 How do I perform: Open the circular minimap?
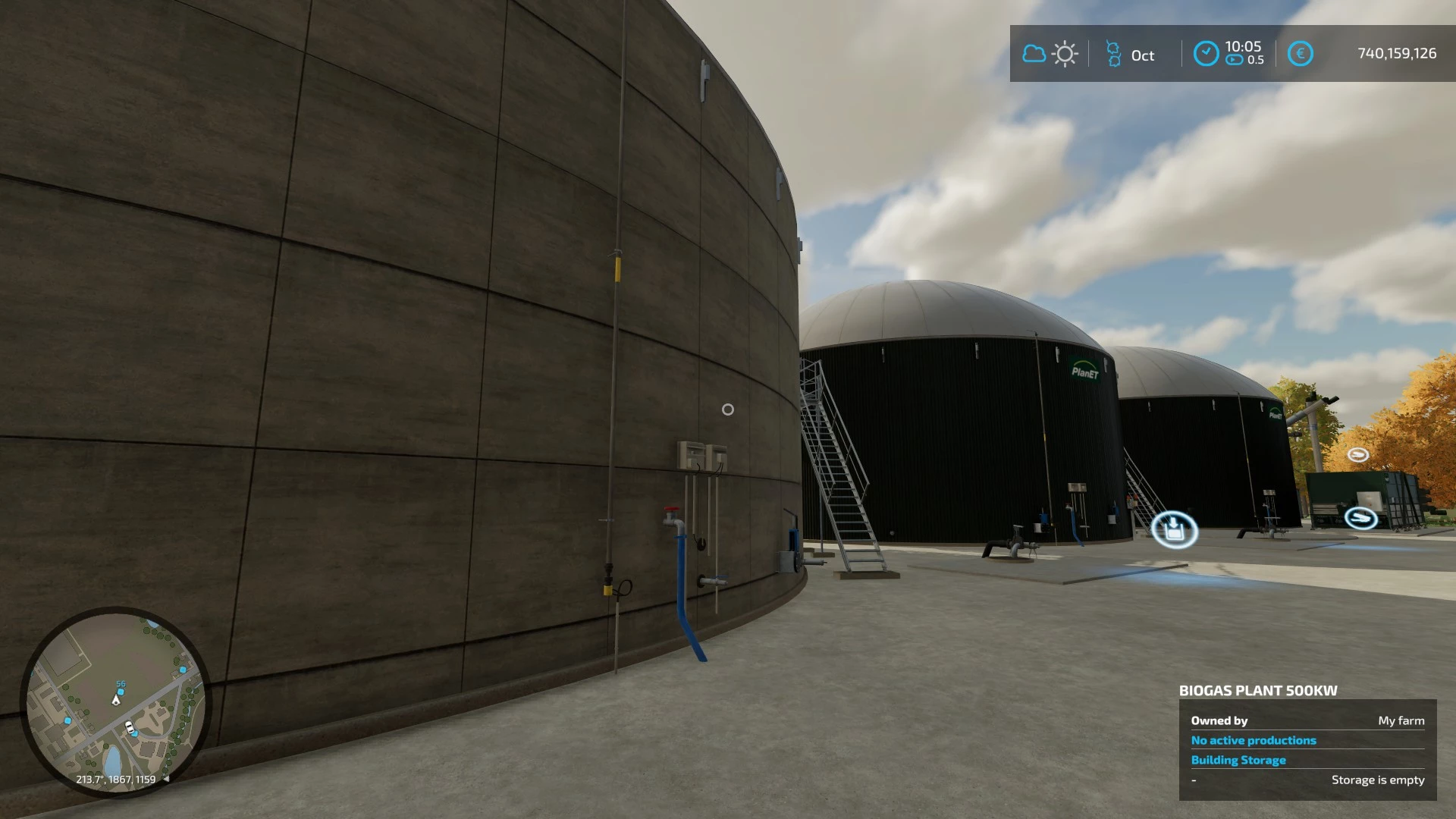point(115,701)
